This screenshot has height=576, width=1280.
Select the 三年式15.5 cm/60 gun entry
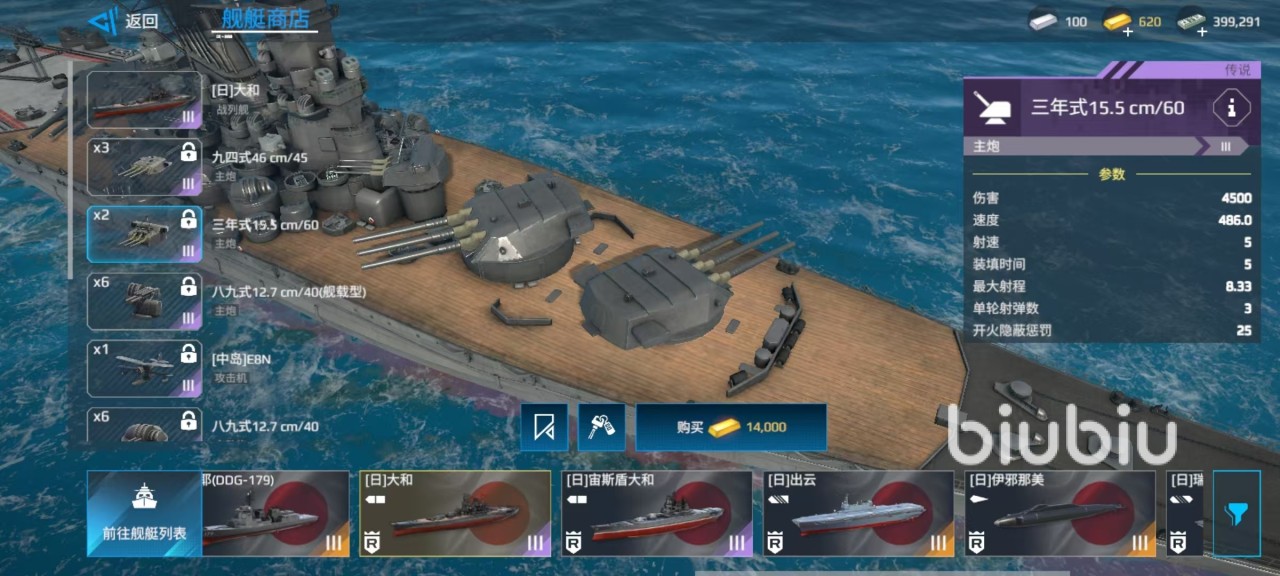tap(145, 234)
